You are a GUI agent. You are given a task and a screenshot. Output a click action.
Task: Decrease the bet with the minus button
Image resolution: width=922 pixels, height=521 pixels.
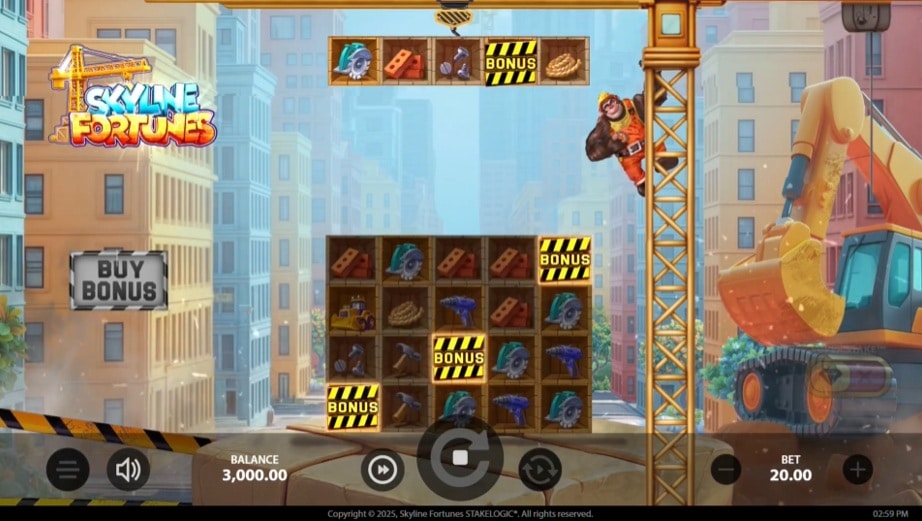726,469
